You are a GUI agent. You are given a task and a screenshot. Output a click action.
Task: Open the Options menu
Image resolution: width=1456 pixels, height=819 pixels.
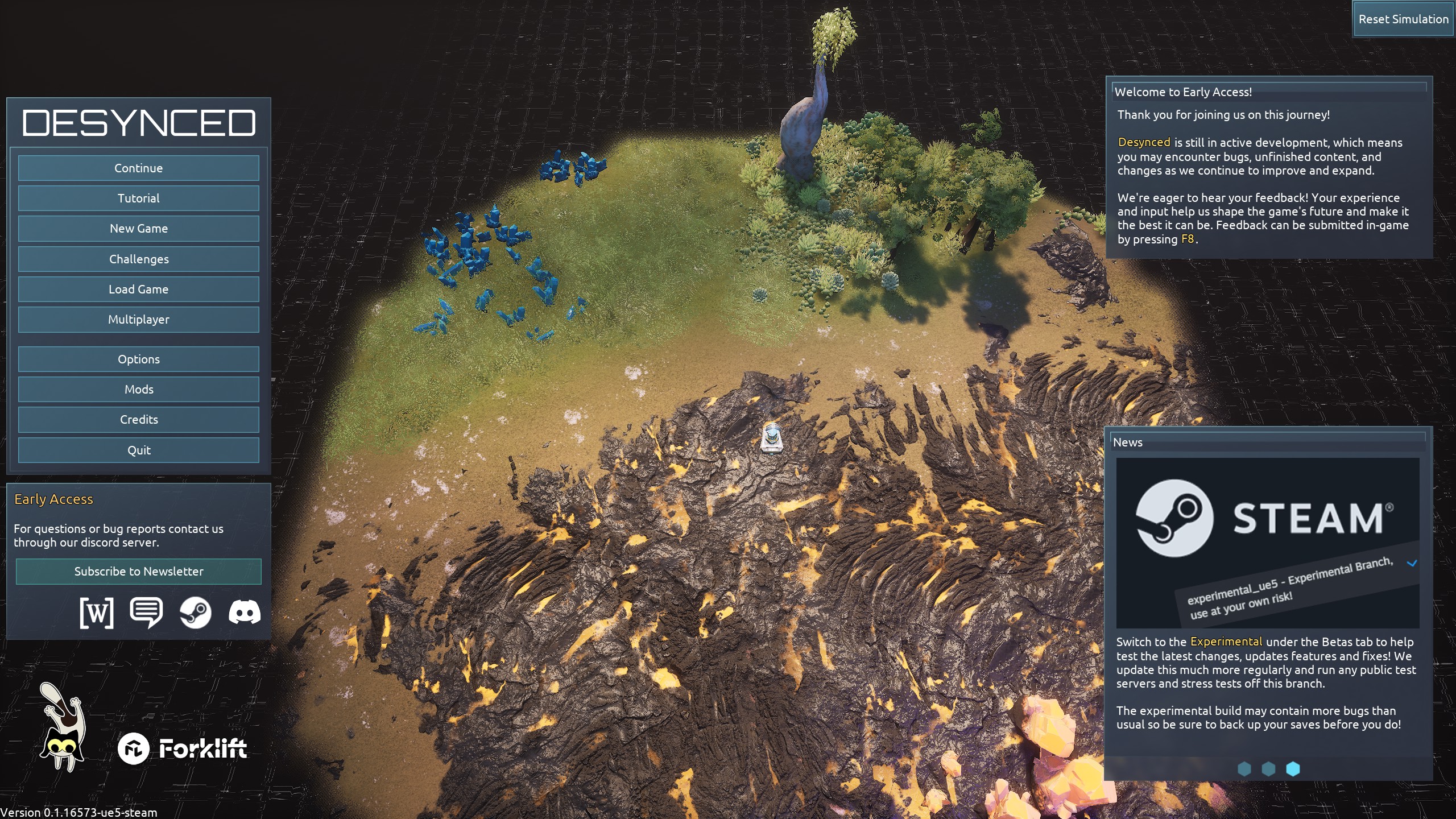[x=138, y=359]
